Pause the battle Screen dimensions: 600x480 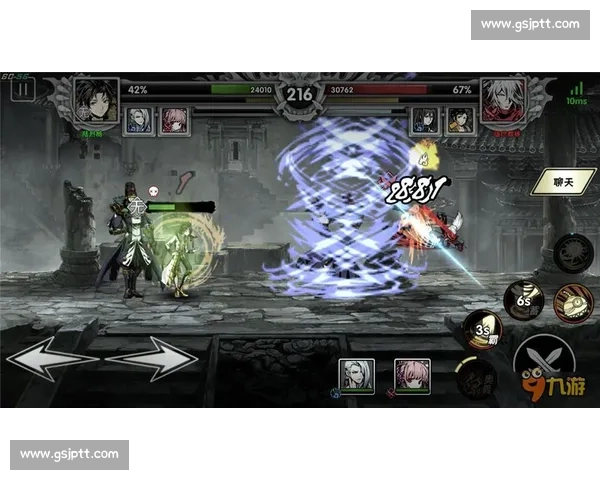[x=22, y=89]
